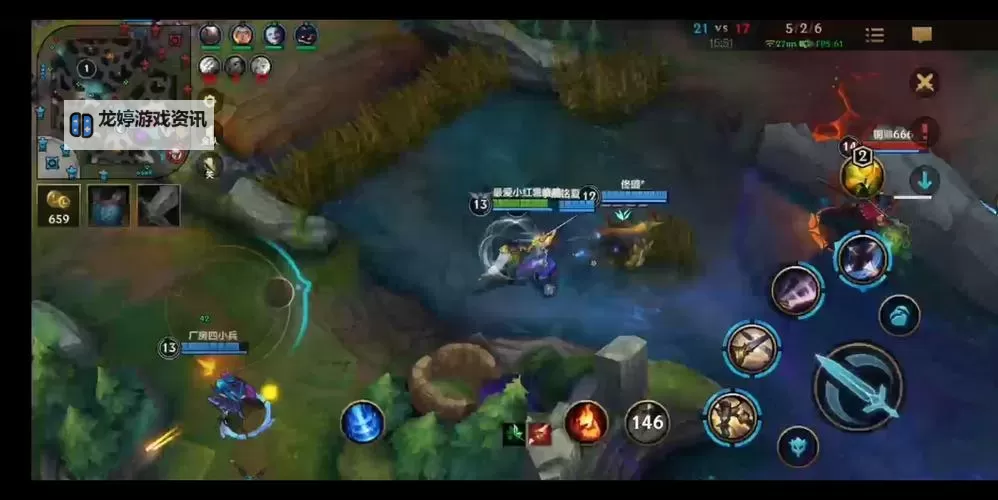Image resolution: width=998 pixels, height=500 pixels.
Task: Select the summoner spell showing 146 cooldown
Action: click(x=647, y=422)
